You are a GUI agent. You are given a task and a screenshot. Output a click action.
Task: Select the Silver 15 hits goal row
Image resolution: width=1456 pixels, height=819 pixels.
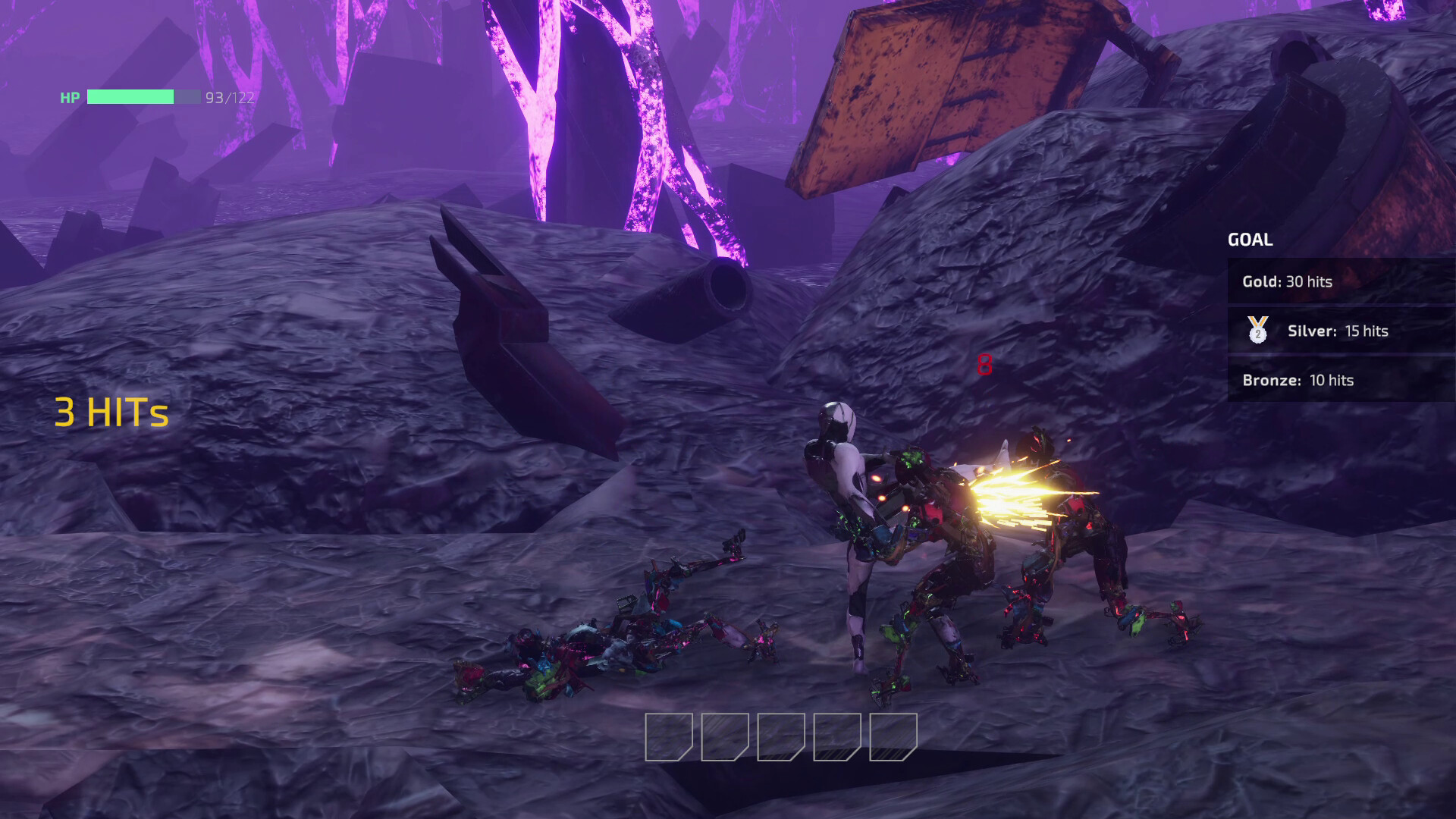pyautogui.click(x=1340, y=331)
